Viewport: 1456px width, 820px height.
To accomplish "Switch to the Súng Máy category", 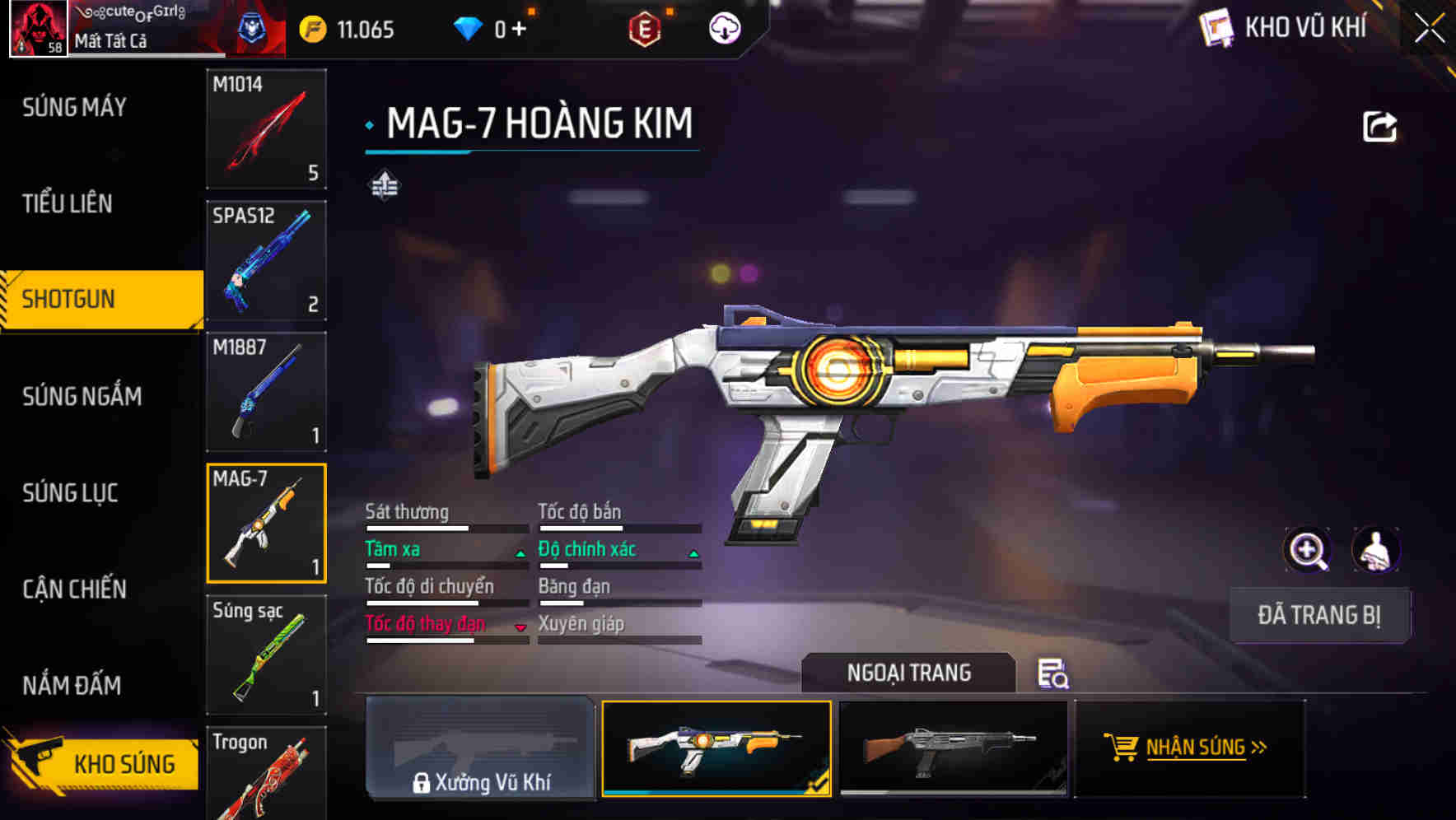I will click(74, 107).
